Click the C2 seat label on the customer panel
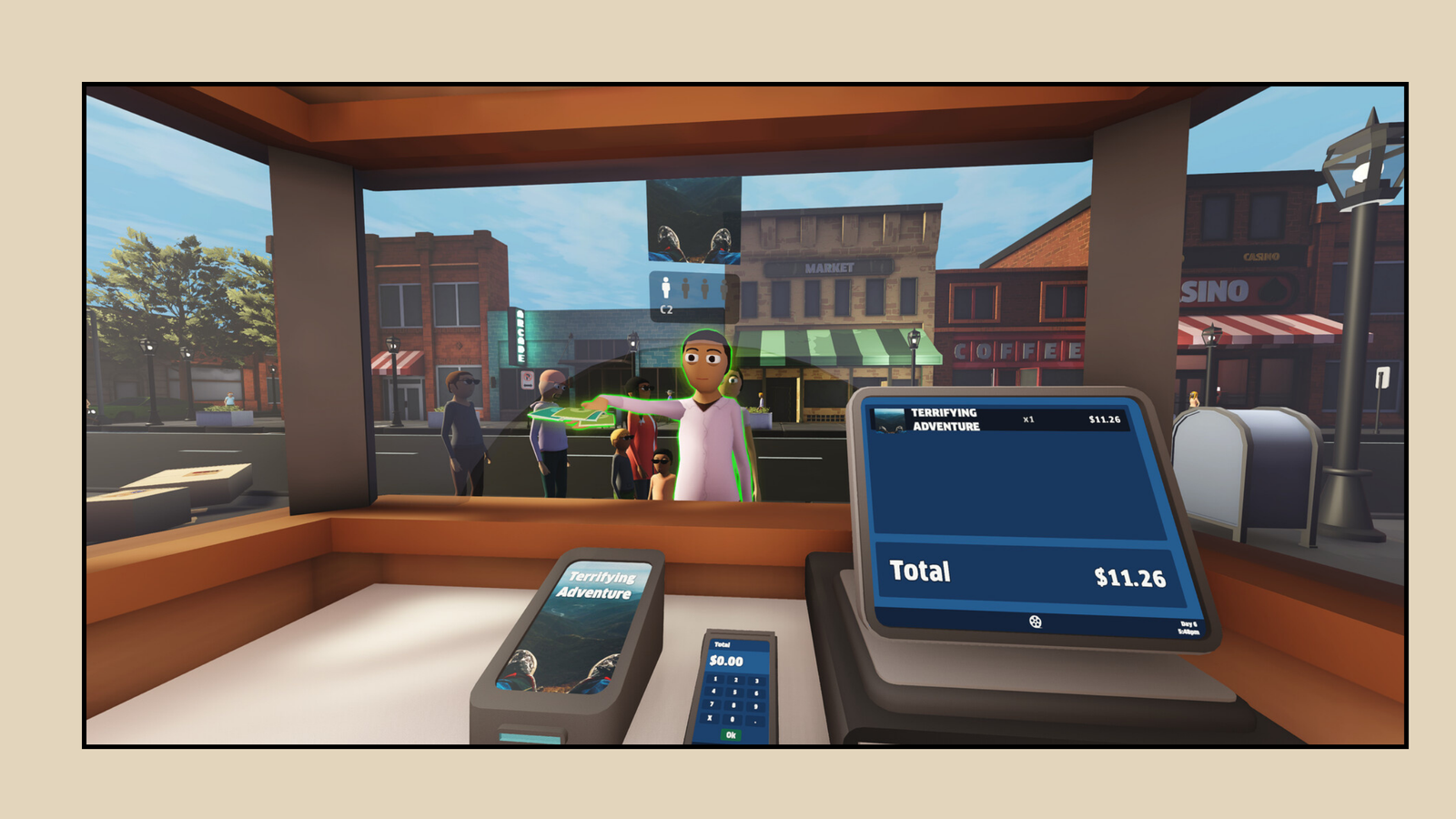1456x819 pixels. point(664,309)
